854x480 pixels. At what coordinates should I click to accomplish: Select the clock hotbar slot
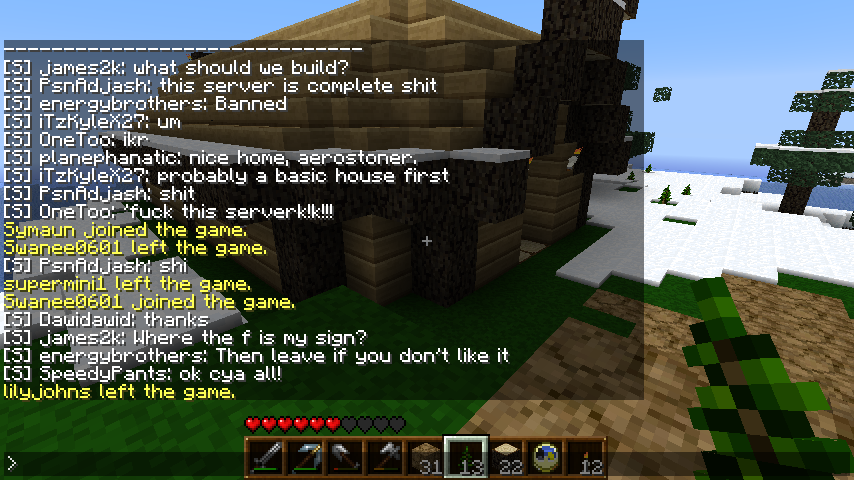coord(546,458)
